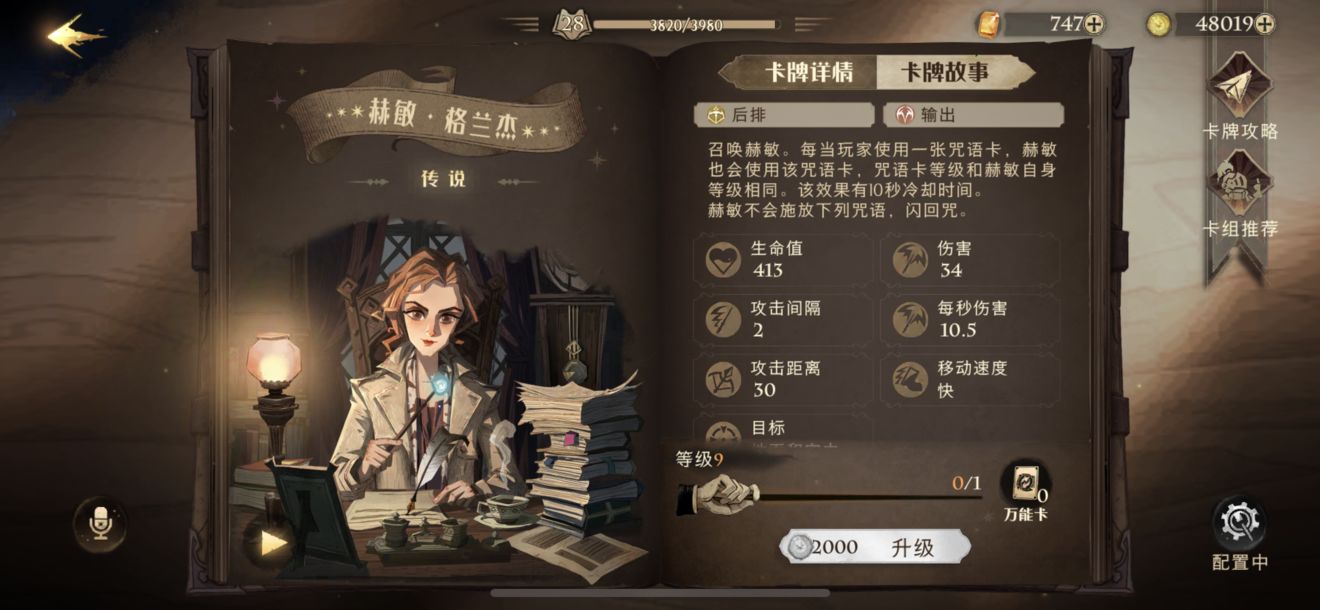
Task: Play the card animation with the play button
Action: click(x=272, y=542)
